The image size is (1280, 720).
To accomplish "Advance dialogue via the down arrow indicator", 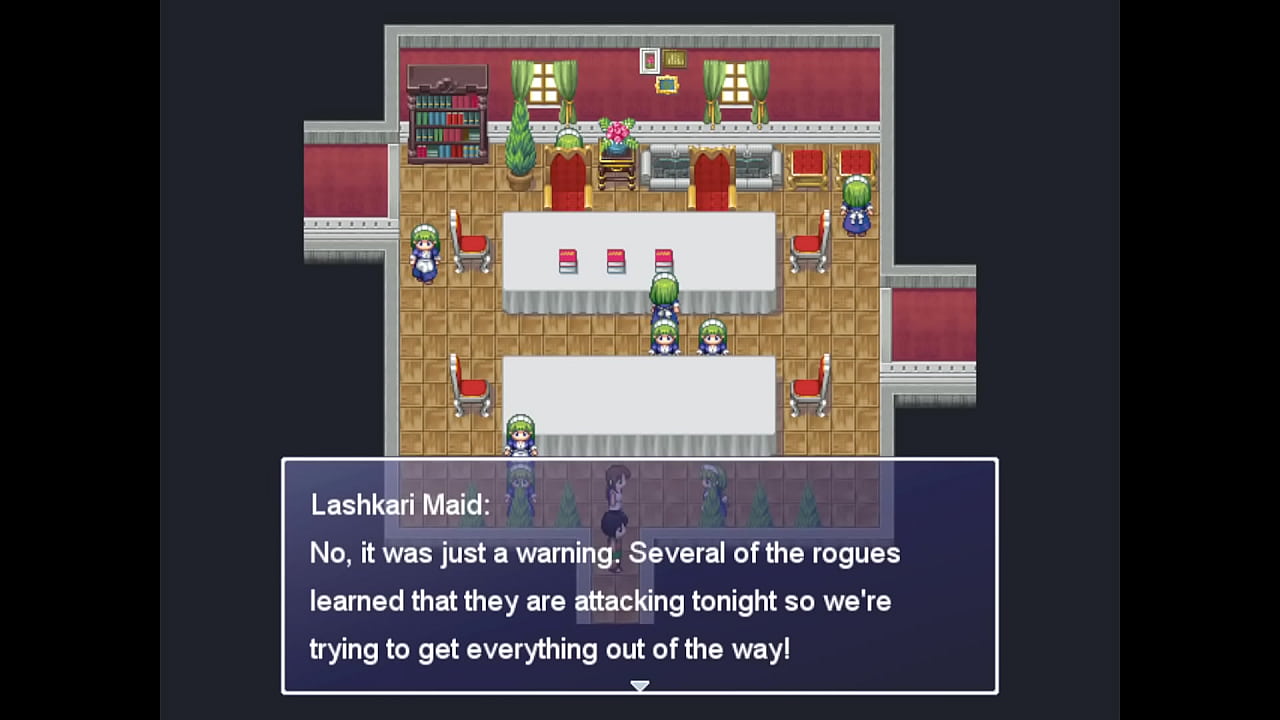I will [x=640, y=686].
